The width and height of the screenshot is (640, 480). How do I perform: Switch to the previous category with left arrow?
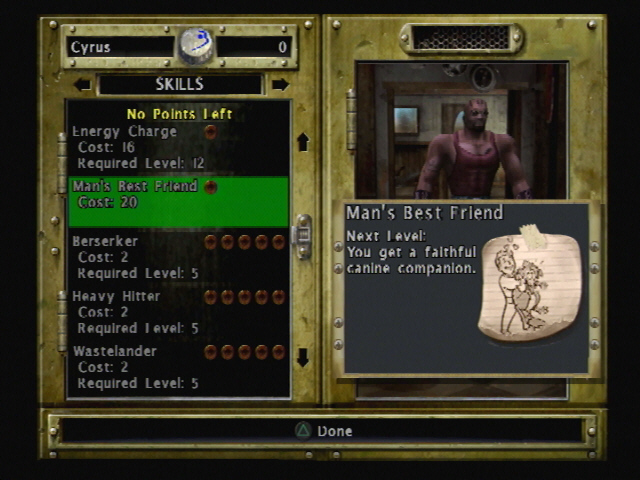tap(82, 85)
